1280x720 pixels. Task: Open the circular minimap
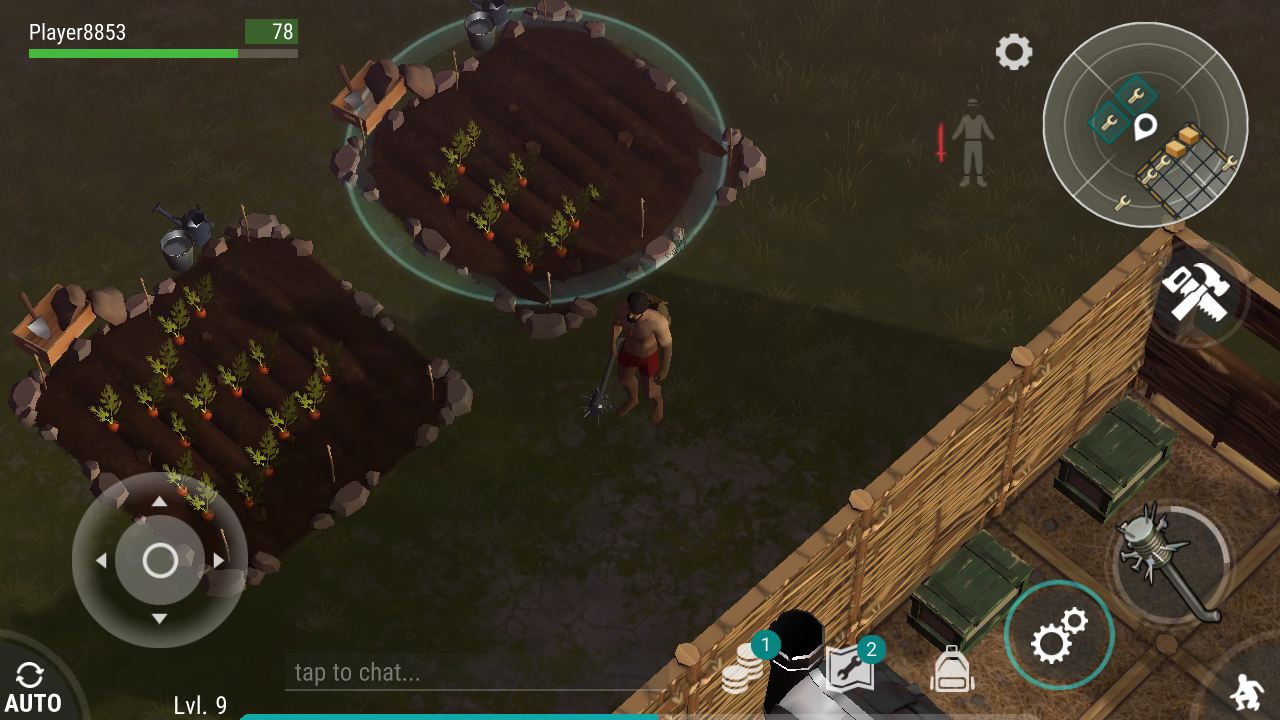click(x=1145, y=125)
